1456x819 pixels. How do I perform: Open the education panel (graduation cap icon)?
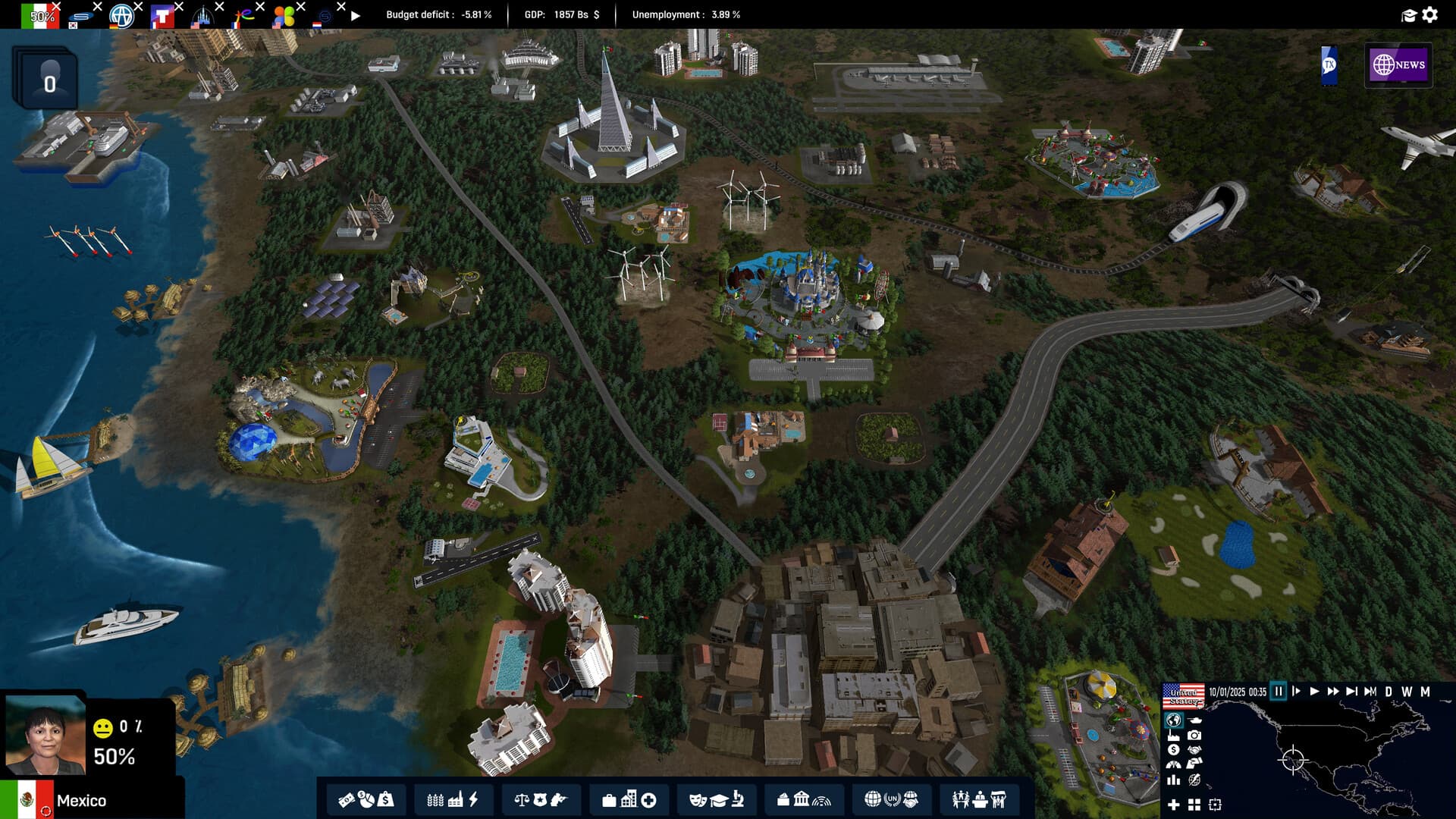tap(719, 799)
